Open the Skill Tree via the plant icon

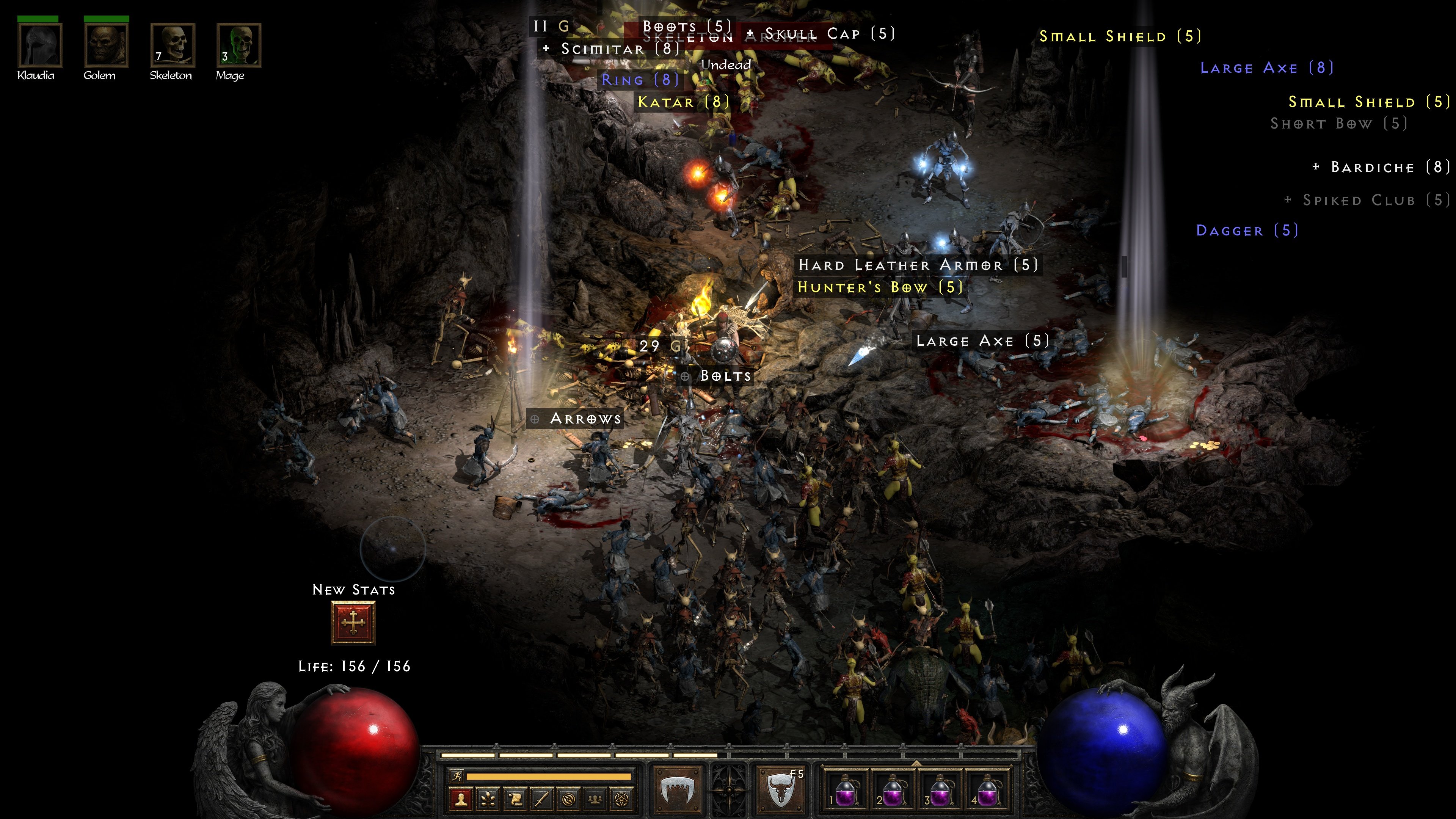coord(488,800)
